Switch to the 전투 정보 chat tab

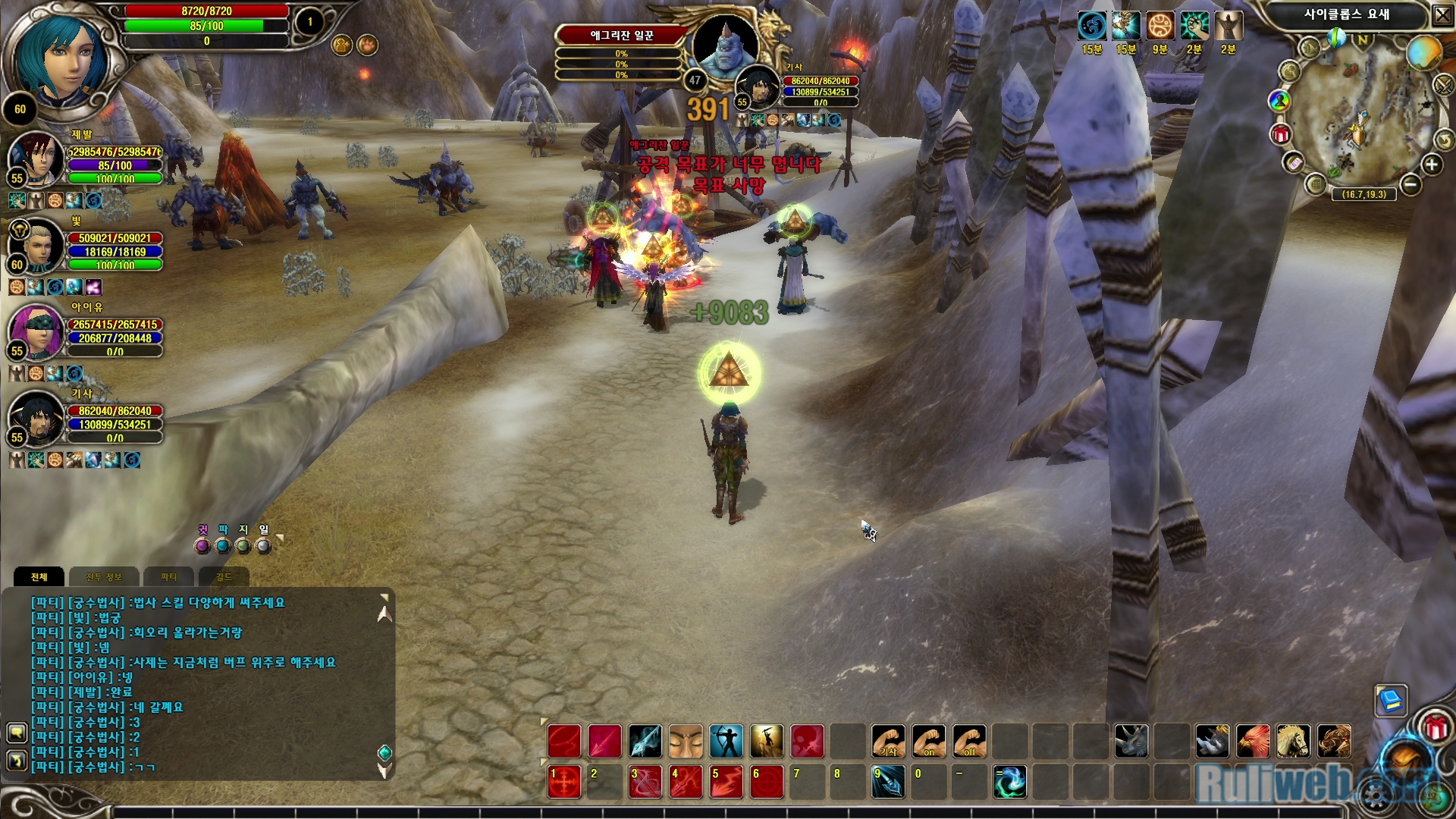[x=104, y=577]
